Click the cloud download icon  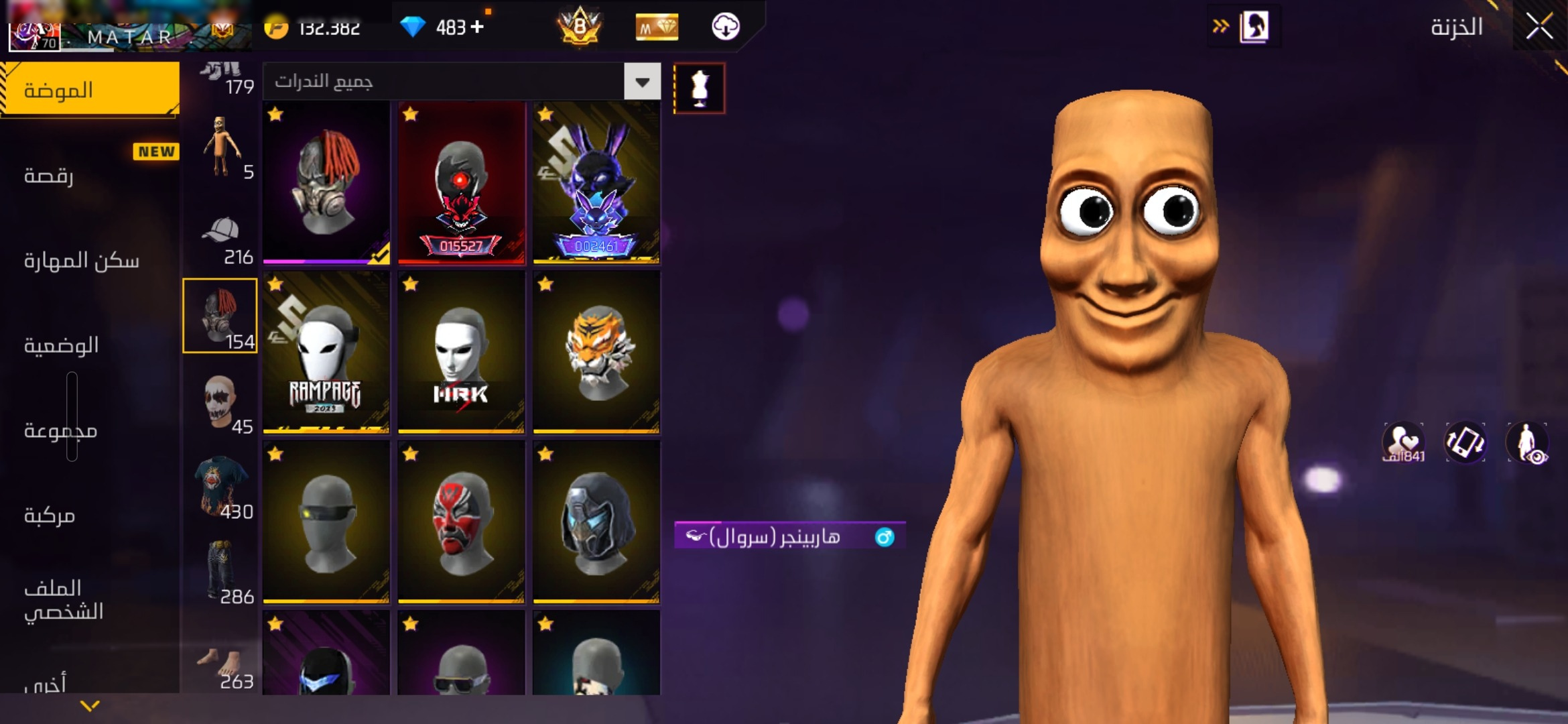pos(725,27)
